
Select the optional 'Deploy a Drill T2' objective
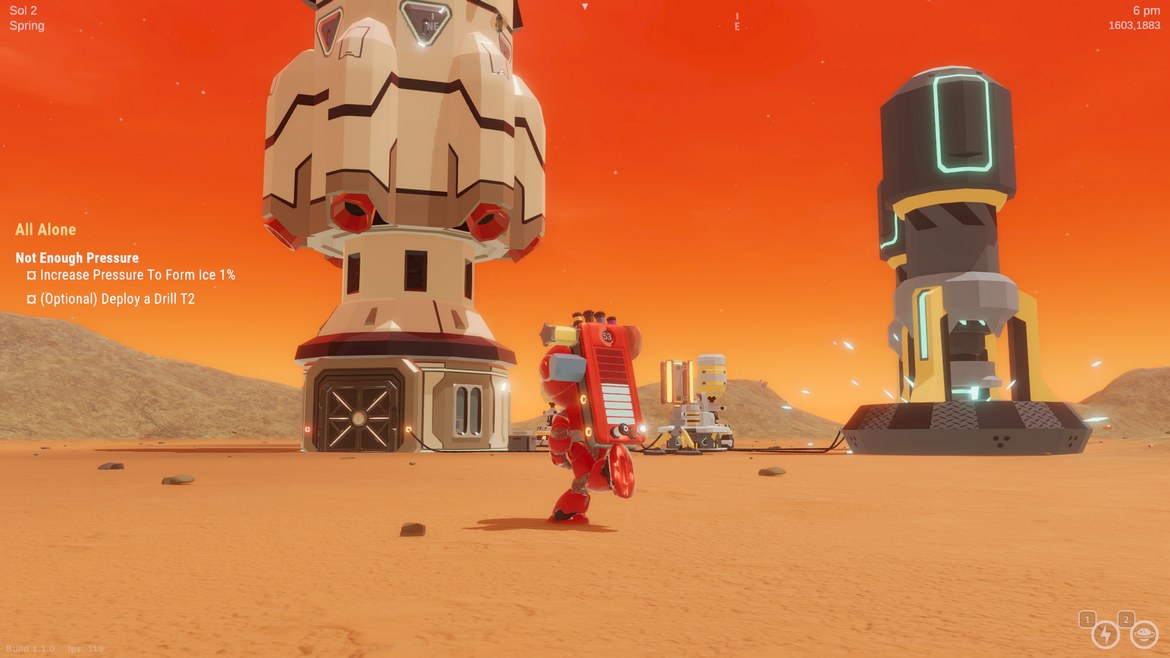pyautogui.click(x=117, y=299)
